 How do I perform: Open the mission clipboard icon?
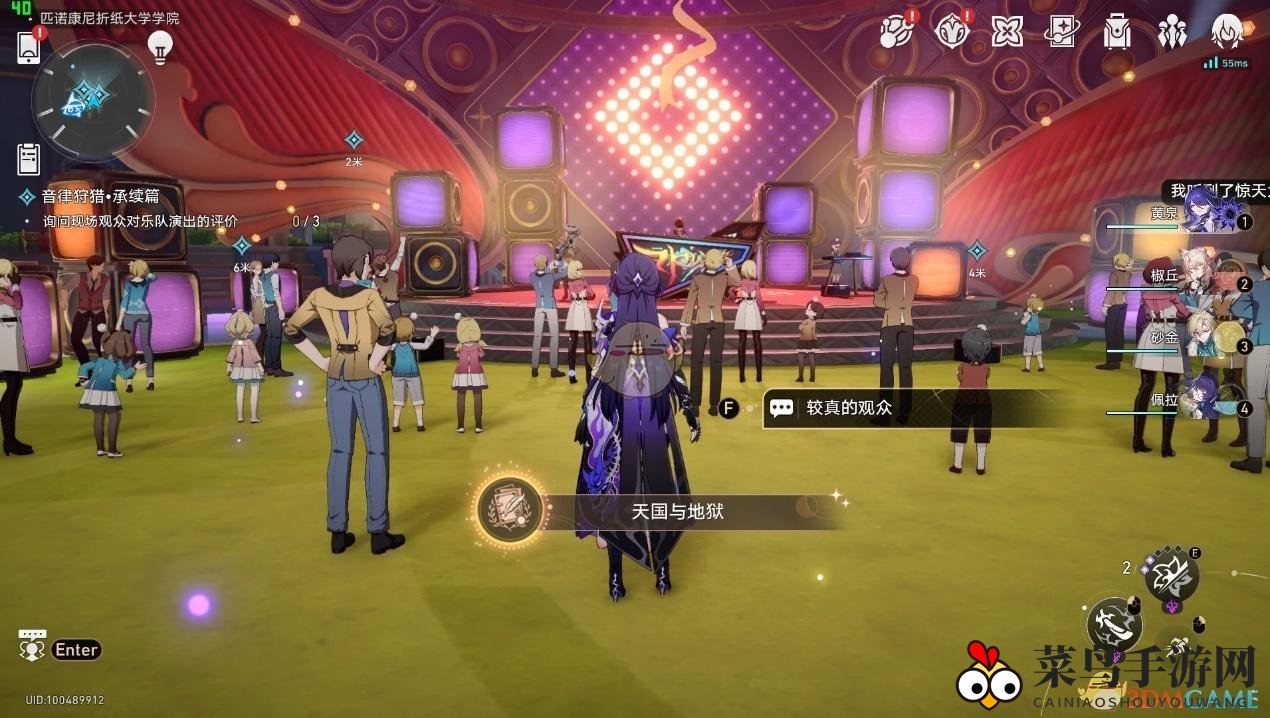click(29, 158)
